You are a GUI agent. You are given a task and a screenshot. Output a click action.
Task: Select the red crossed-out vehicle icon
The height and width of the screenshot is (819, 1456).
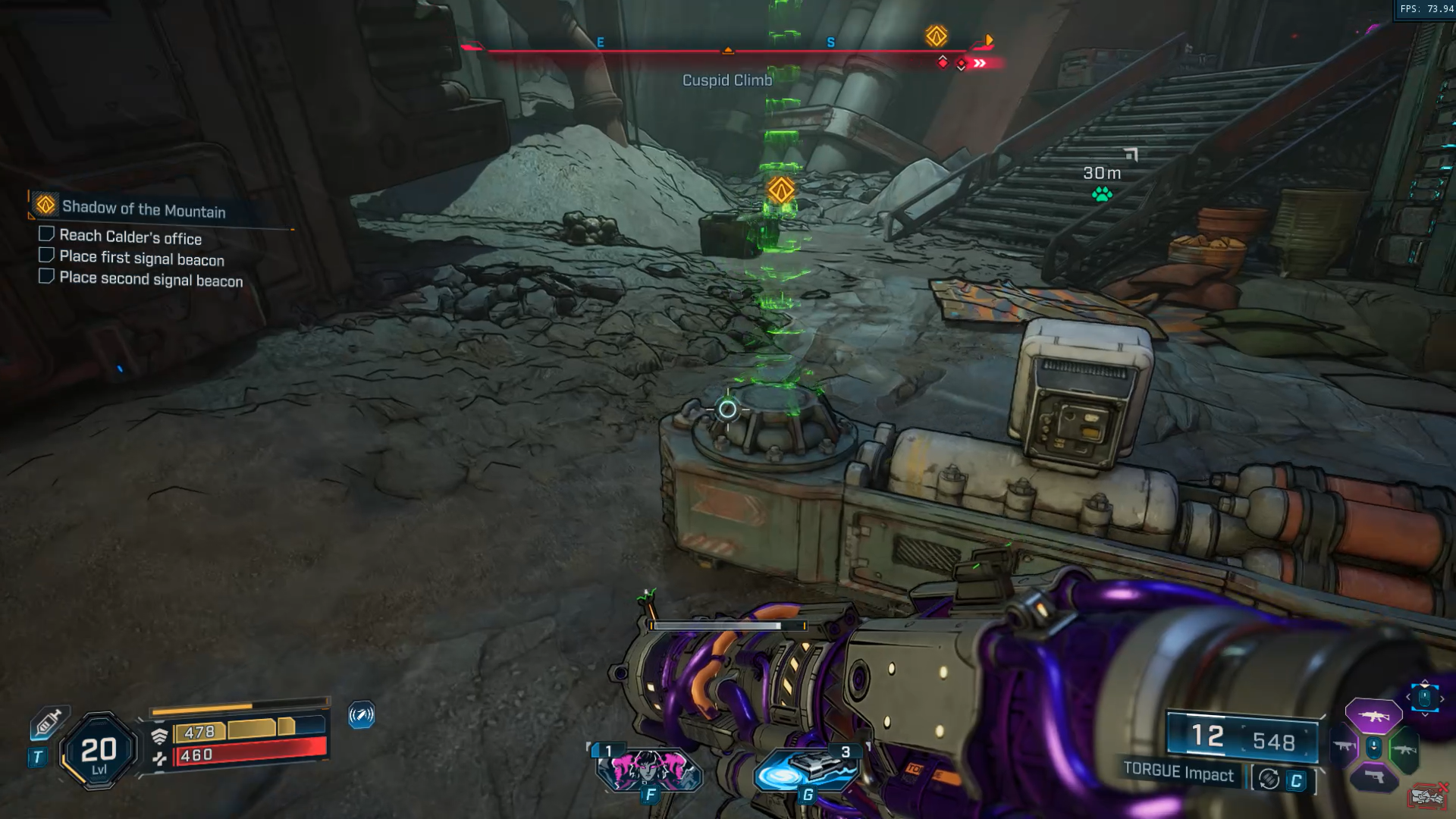pos(1427,796)
